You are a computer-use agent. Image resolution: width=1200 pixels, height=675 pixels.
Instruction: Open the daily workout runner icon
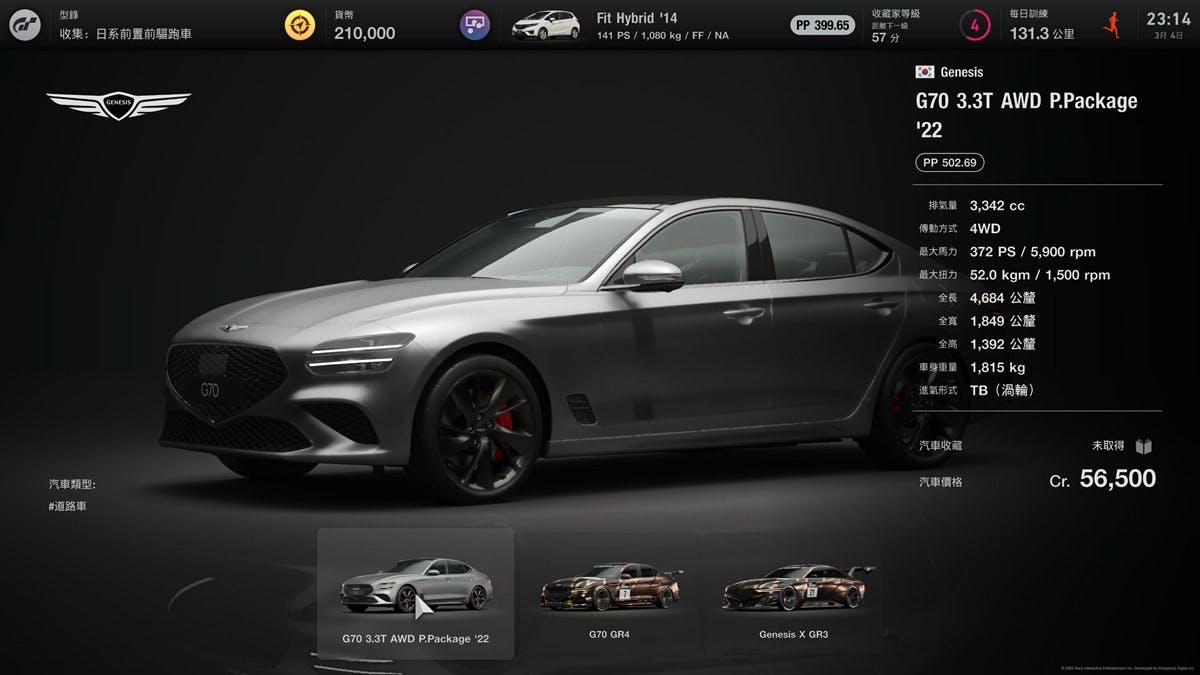[1110, 25]
